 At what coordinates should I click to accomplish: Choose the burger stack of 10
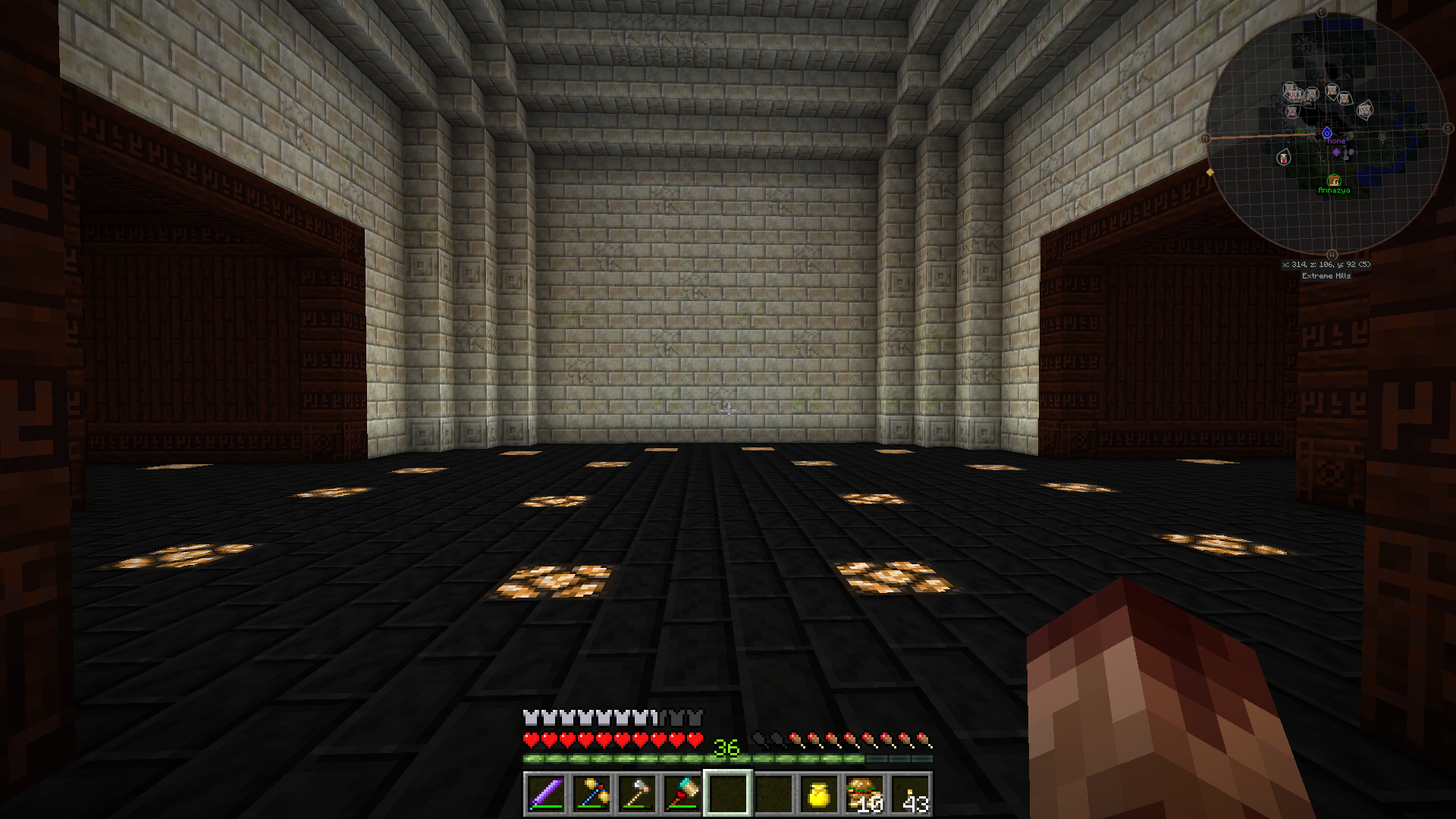tap(864, 793)
